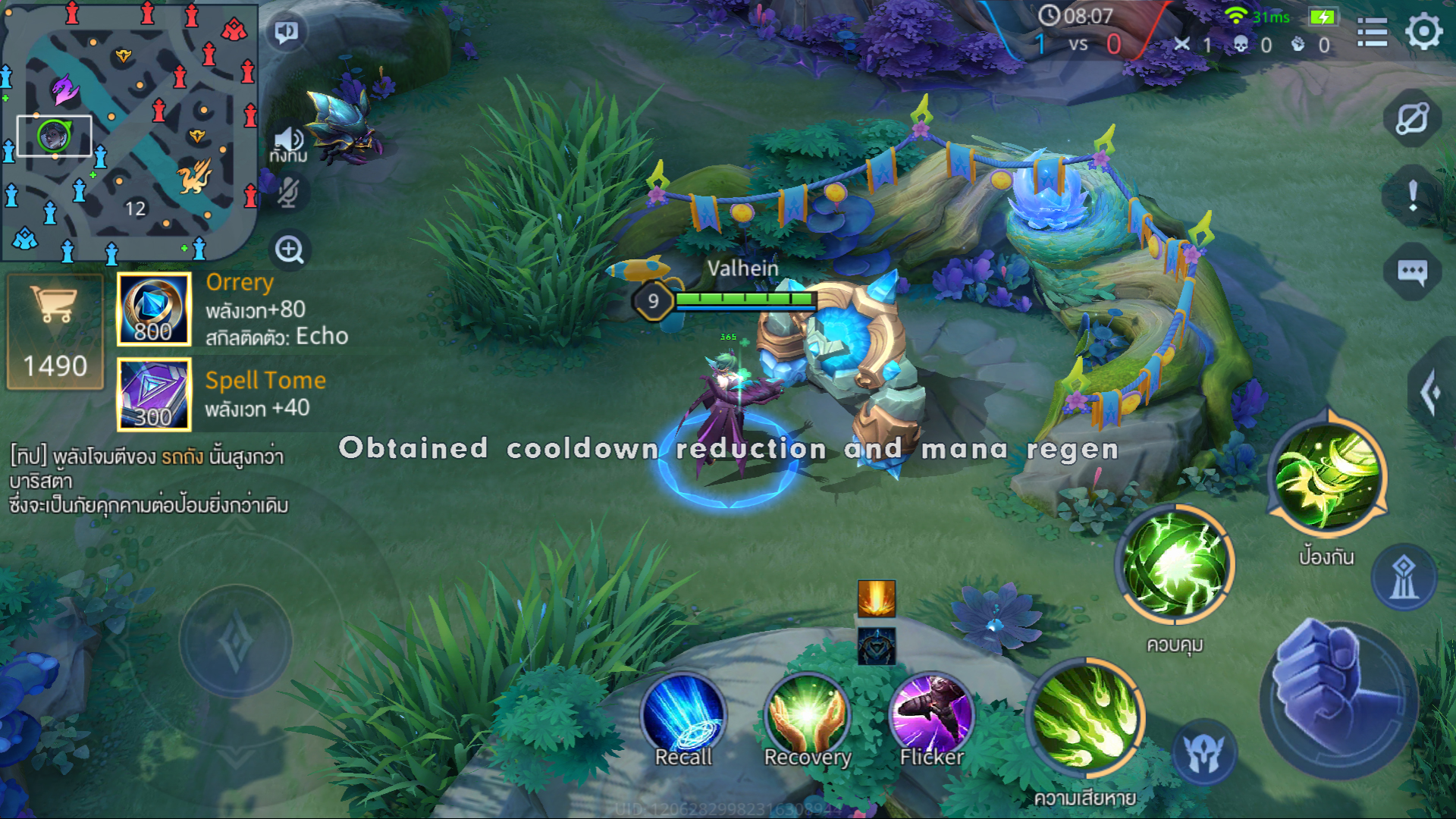Buy the recommended Orrery item
The height and width of the screenshot is (819, 1456).
153,309
